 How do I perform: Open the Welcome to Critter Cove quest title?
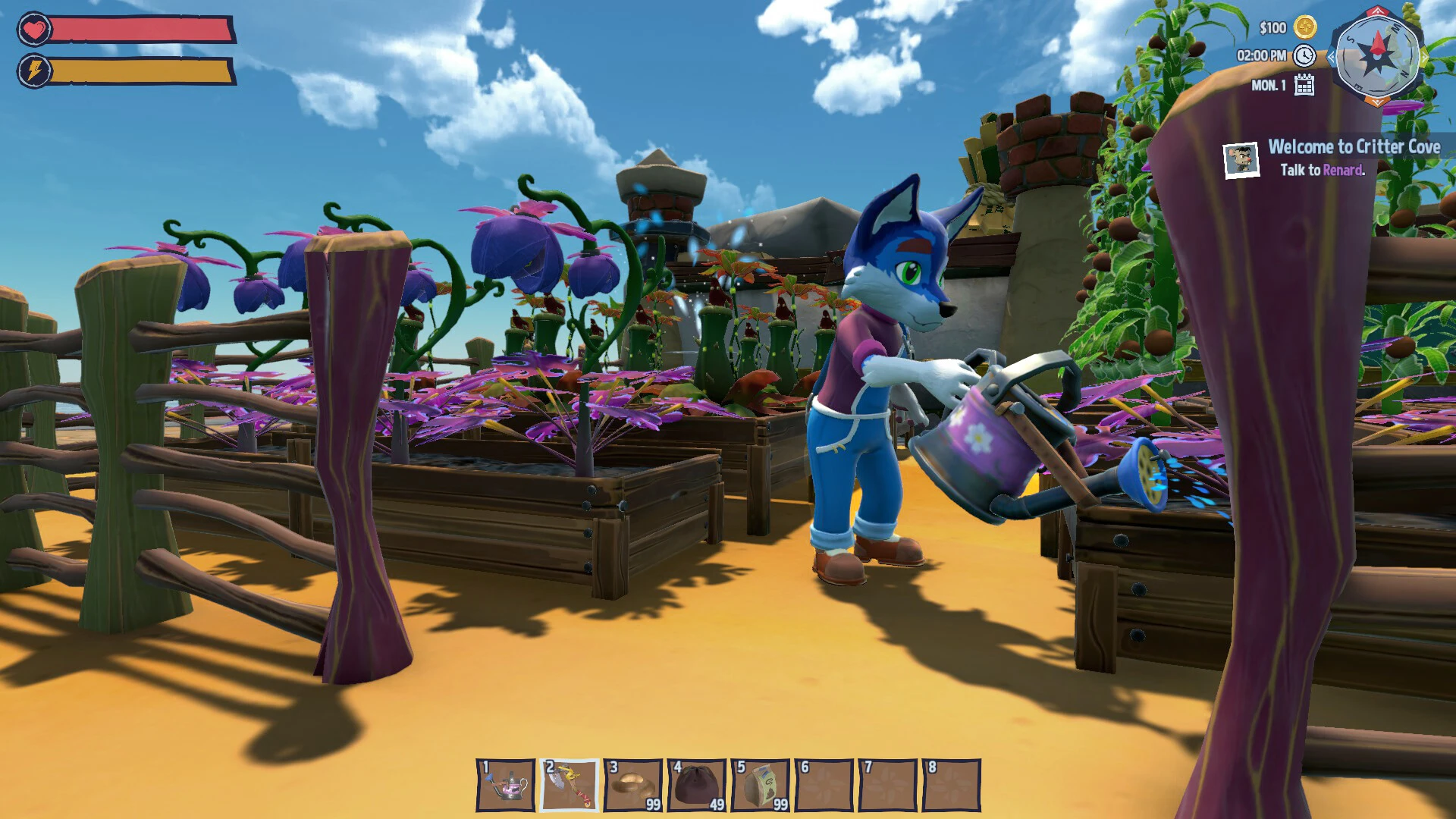click(x=1354, y=147)
